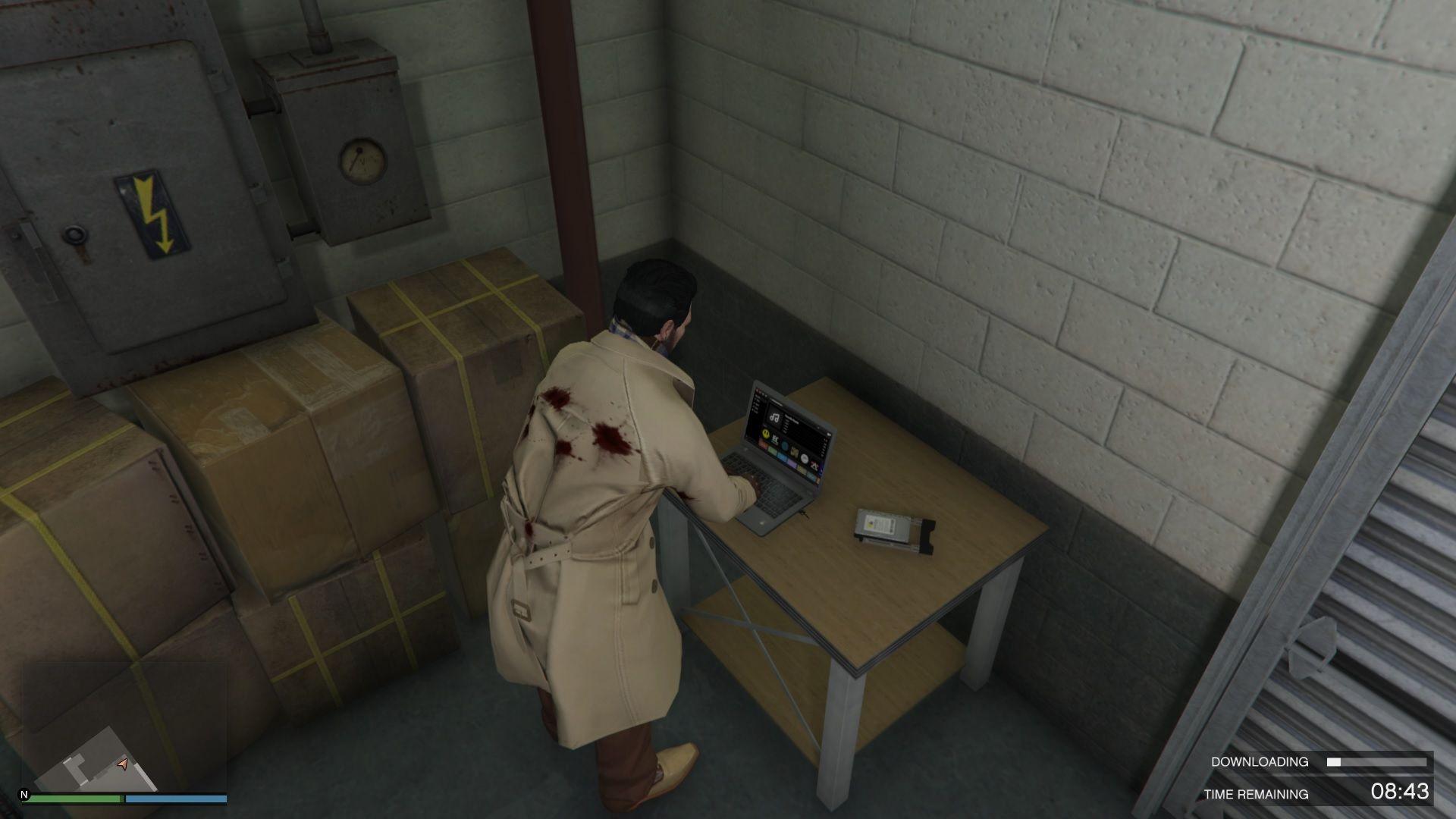Click the white vinyl record icon
1456x819 pixels.
pos(805,458)
